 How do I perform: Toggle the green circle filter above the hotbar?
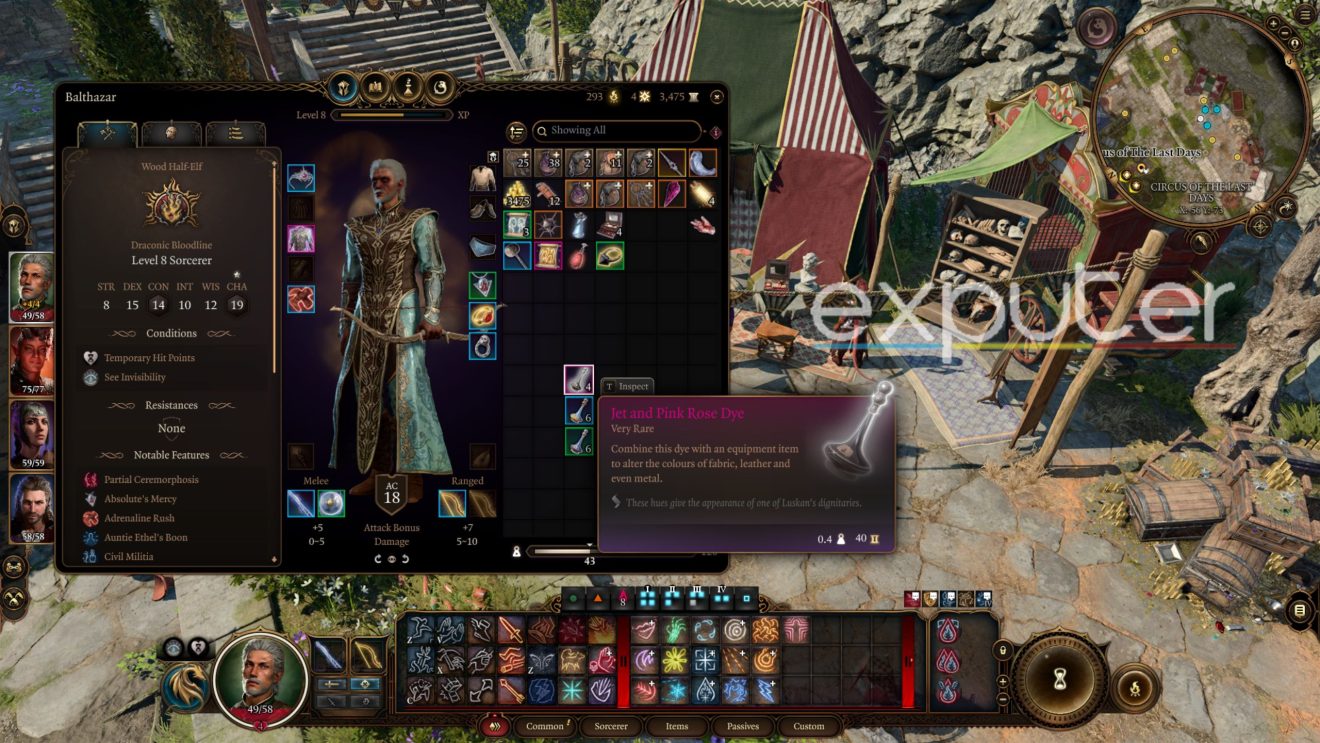[x=572, y=598]
